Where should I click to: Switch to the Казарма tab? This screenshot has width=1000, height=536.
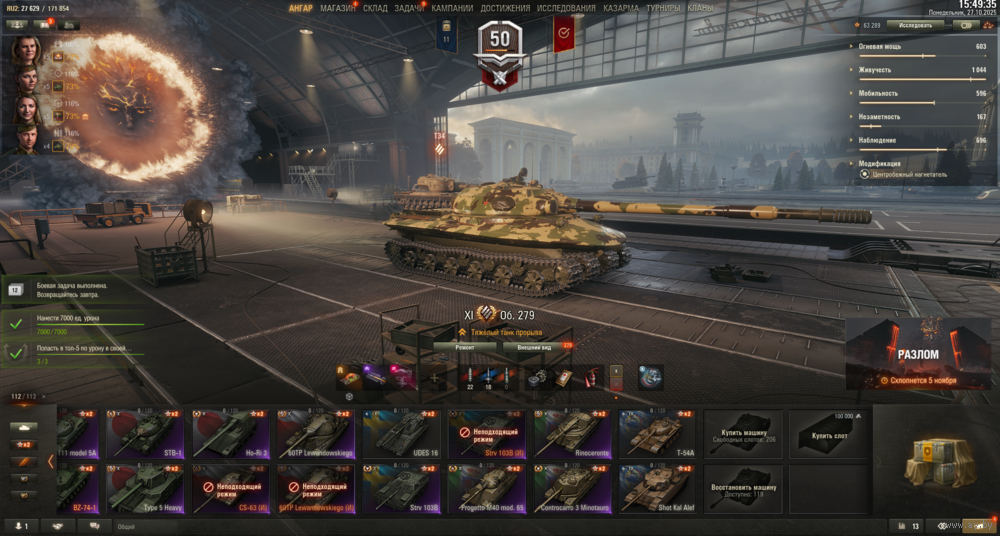[x=621, y=8]
